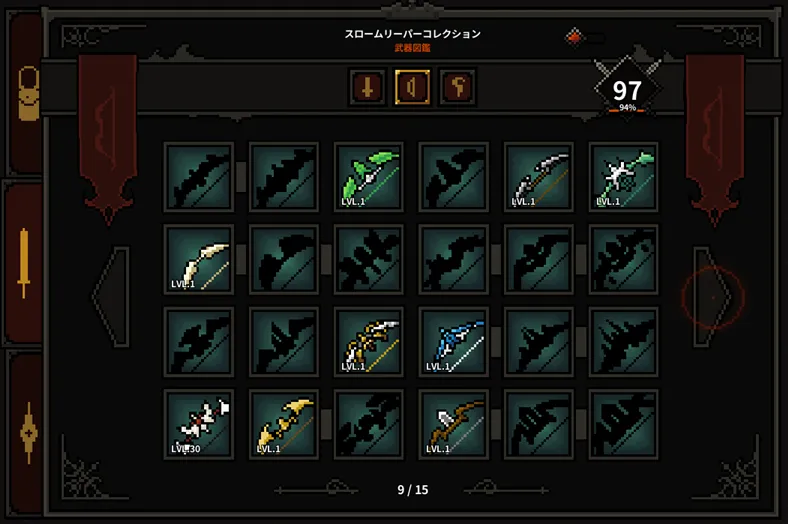Select the level 30 red-white bow
788x524 pixels.
click(x=199, y=424)
